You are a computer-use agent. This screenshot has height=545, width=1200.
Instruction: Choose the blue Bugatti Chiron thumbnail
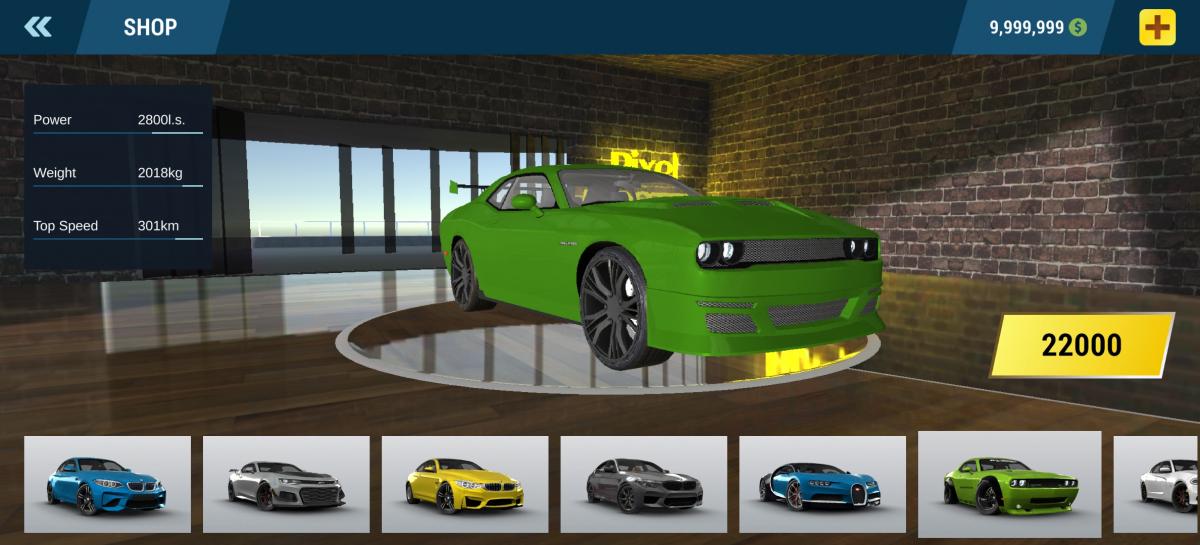(x=822, y=484)
